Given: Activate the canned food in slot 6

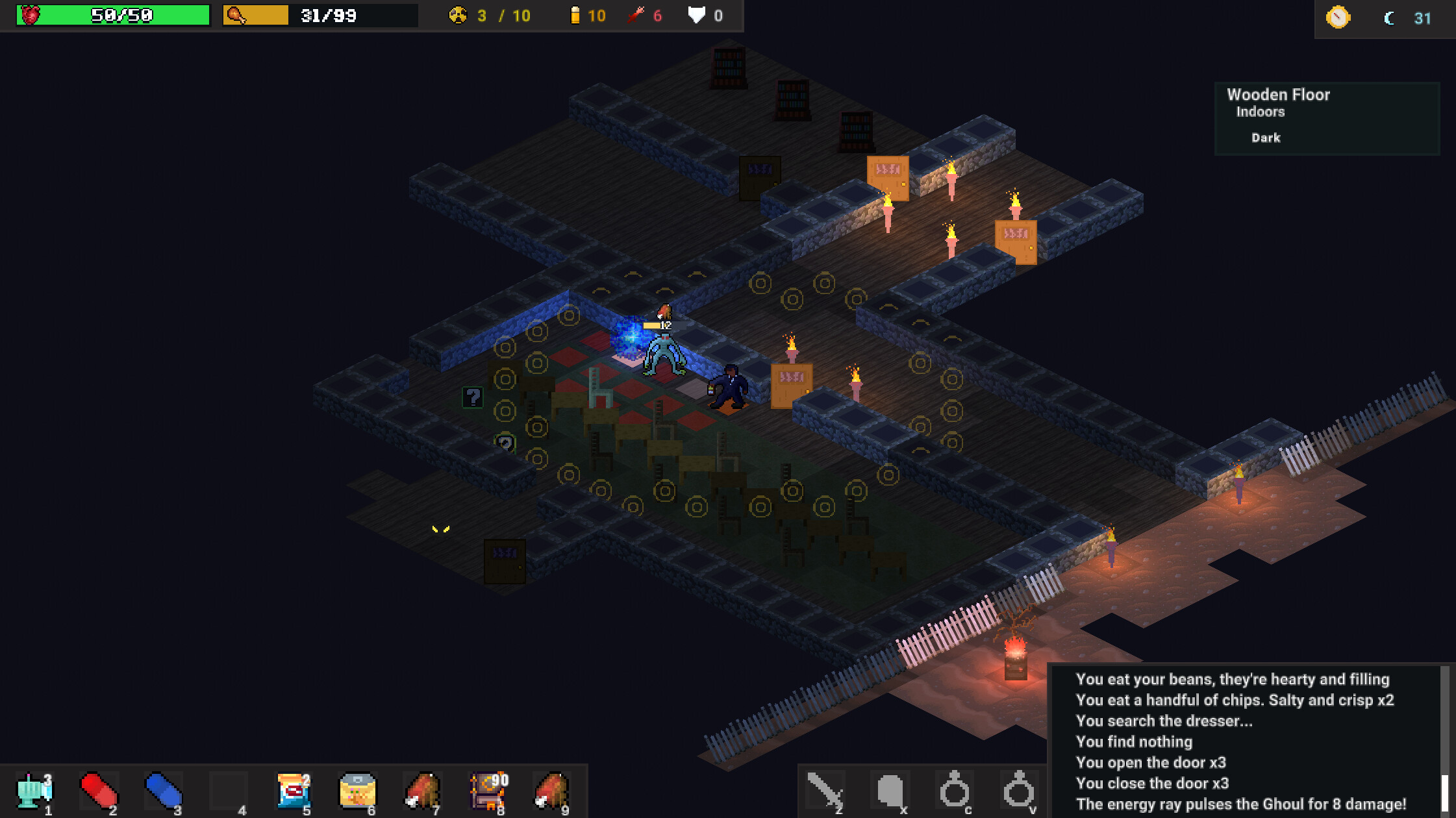Looking at the screenshot, I should coord(357,791).
